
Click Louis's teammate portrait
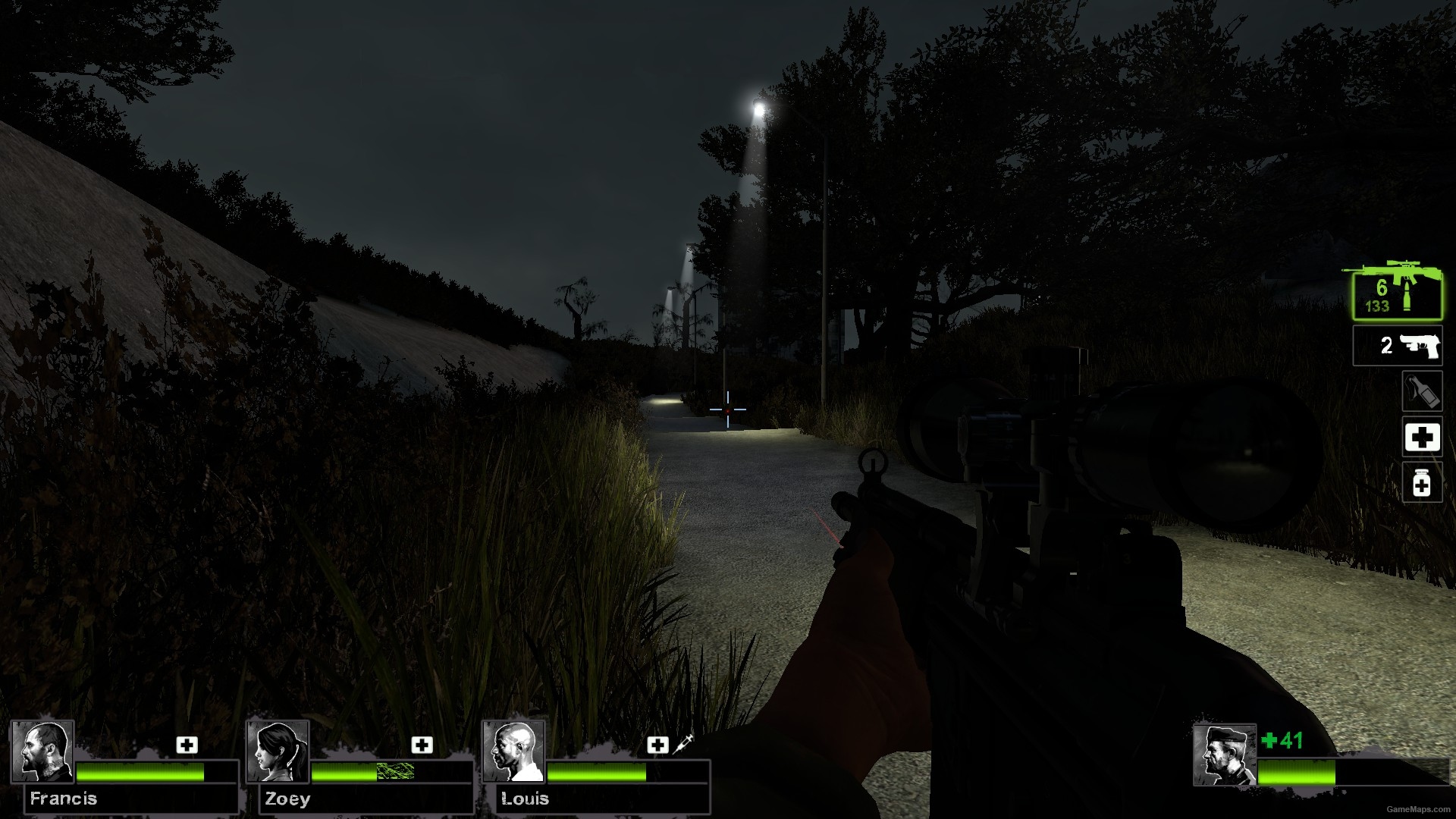click(514, 752)
